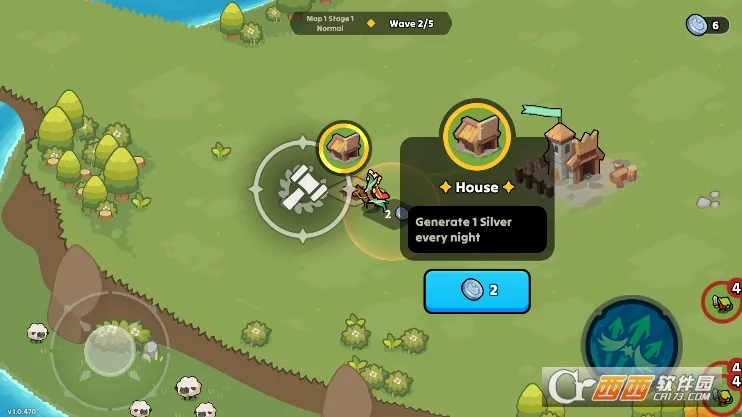Buy the House for 2 silver
742x417 pixels.
pos(477,290)
